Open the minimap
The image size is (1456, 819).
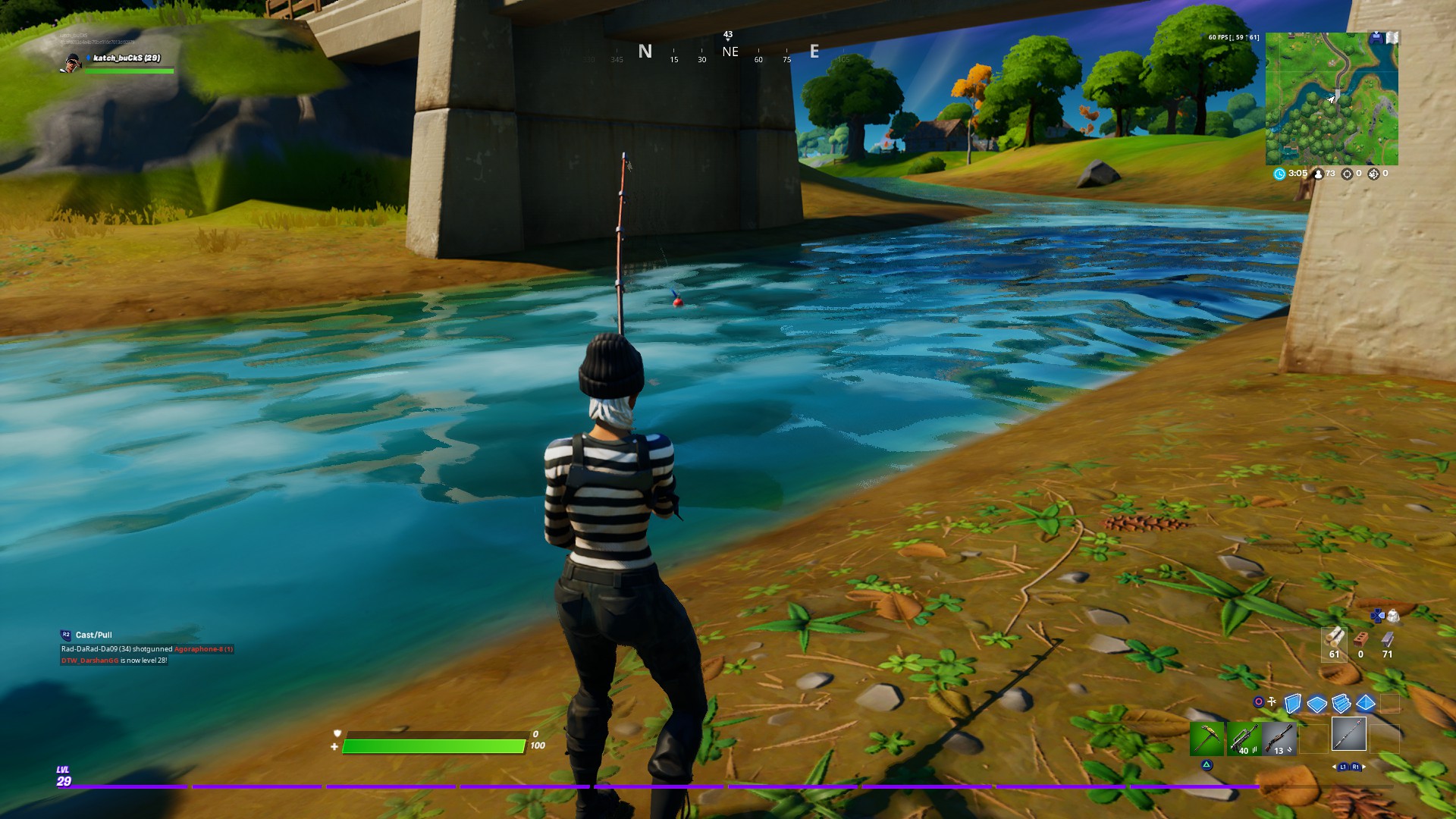(1331, 99)
